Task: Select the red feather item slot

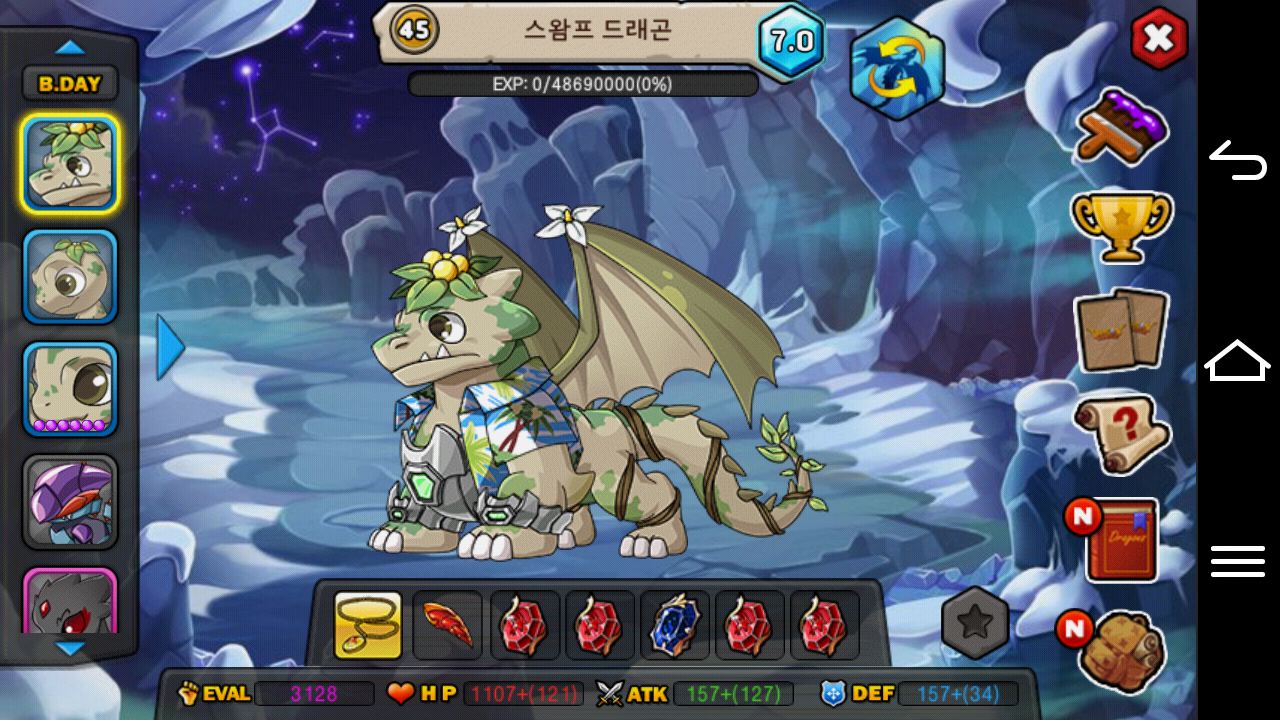Action: point(447,626)
